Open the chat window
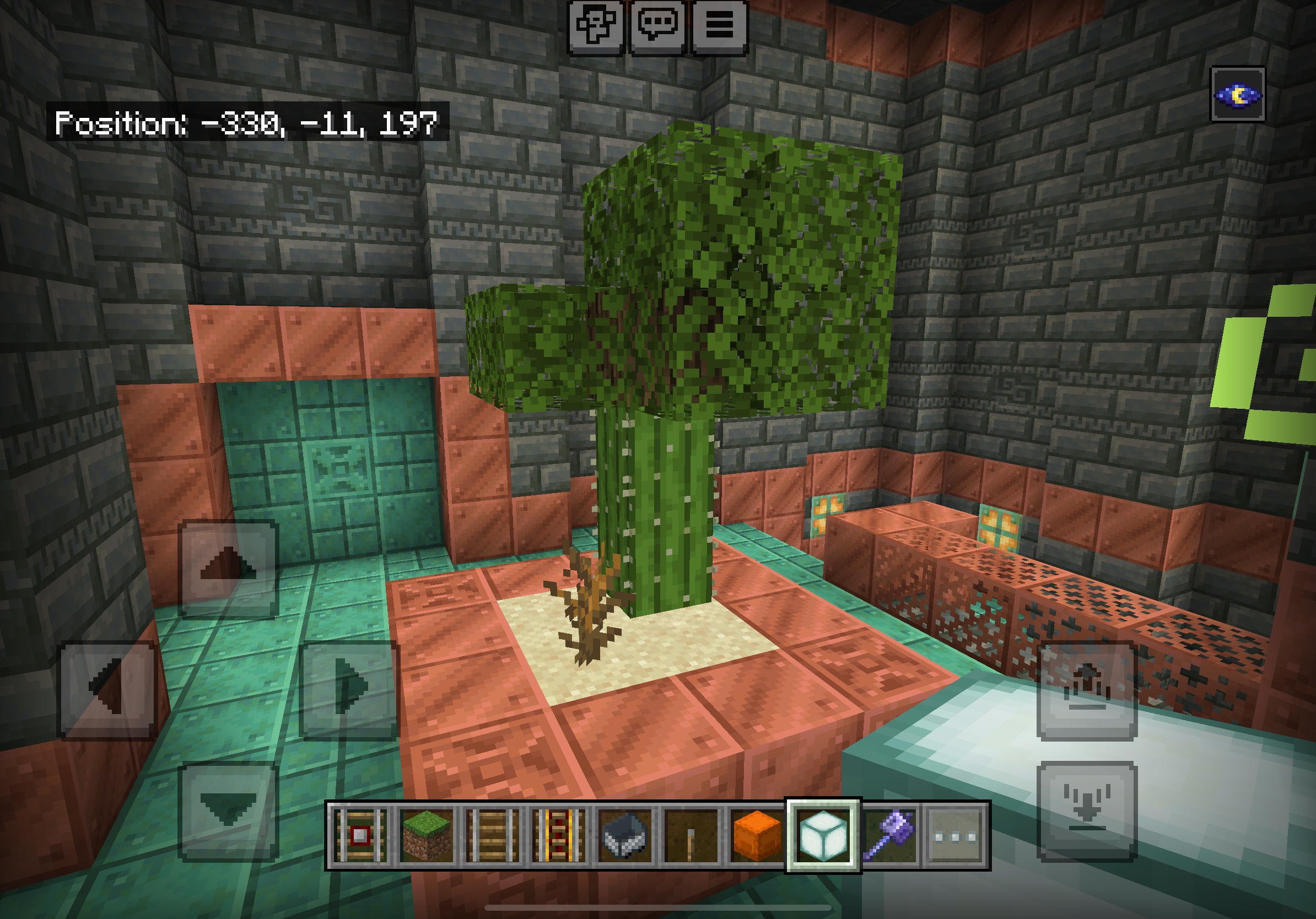The height and width of the screenshot is (919, 1316). [657, 26]
